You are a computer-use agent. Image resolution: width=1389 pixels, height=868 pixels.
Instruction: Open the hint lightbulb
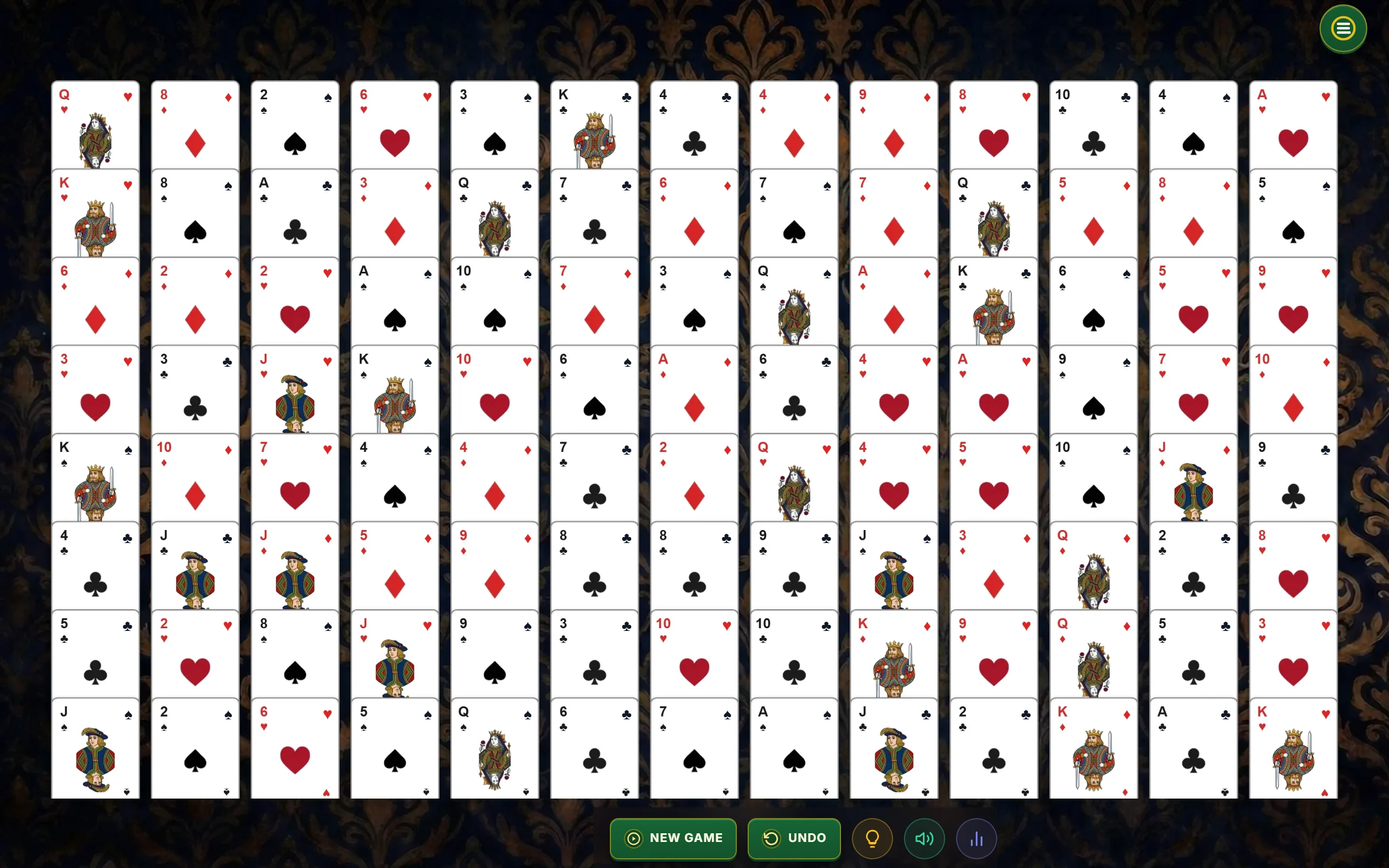coord(872,839)
